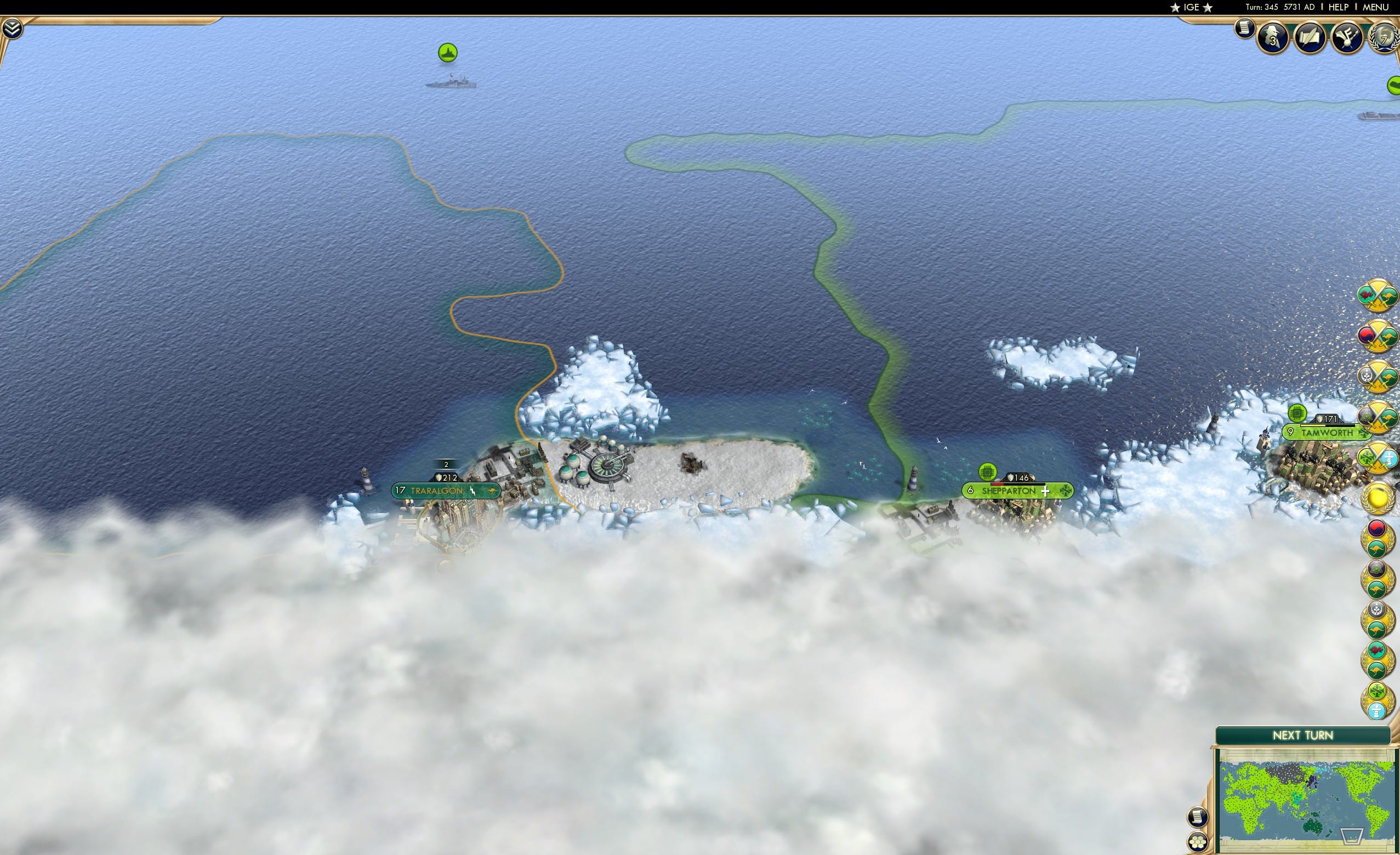Open the espionage overview showing 3 spies
This screenshot has height=855, width=1400.
click(x=1273, y=38)
